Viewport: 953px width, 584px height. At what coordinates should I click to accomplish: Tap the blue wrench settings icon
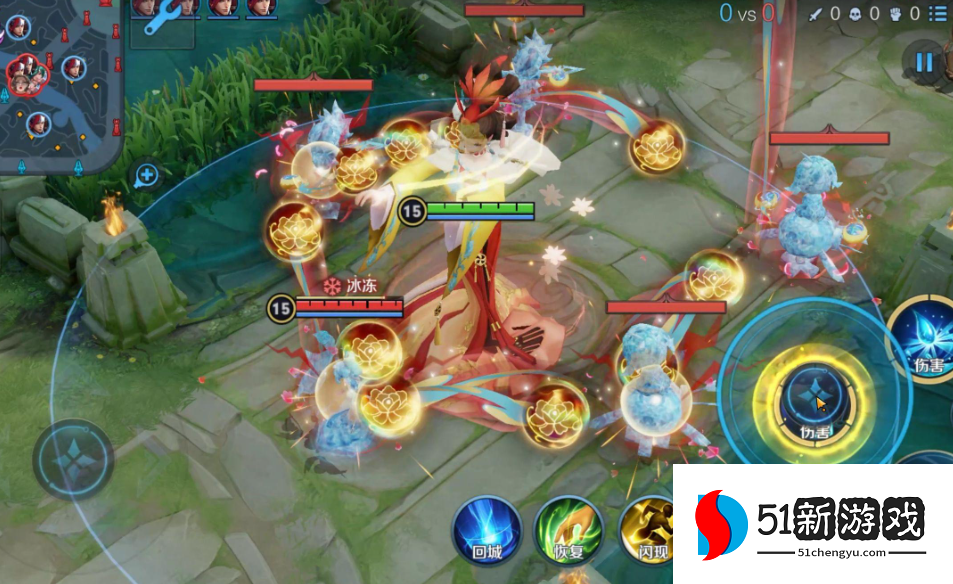pyautogui.click(x=160, y=18)
